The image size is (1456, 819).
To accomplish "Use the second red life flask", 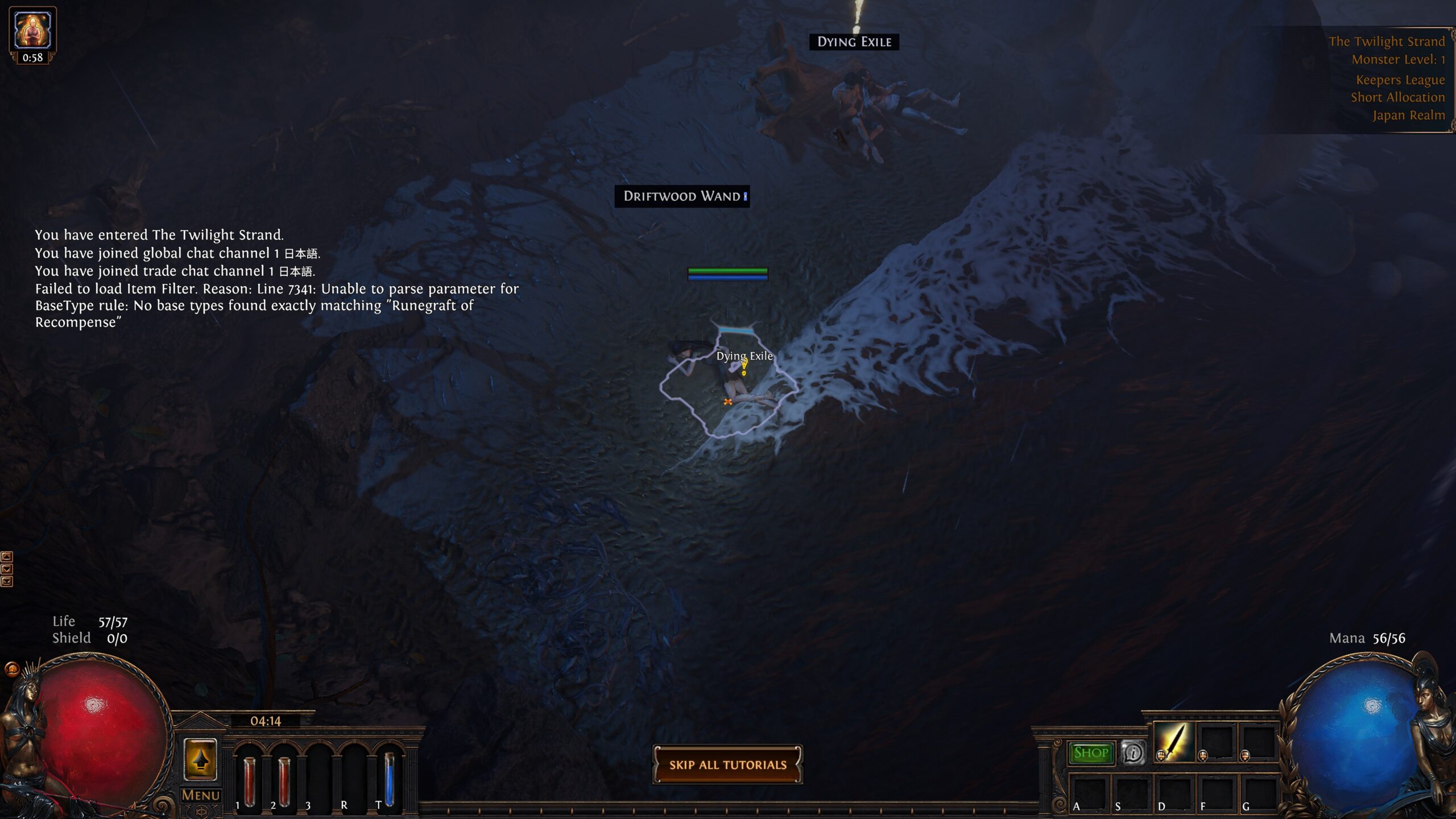I will [x=284, y=773].
